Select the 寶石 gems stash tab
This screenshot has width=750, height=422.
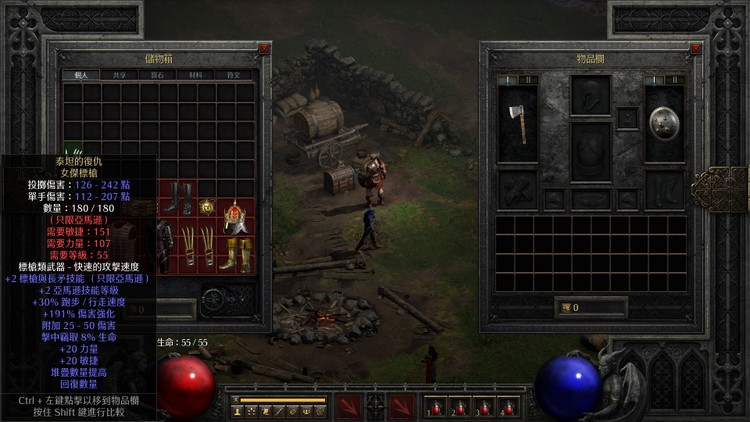157,75
